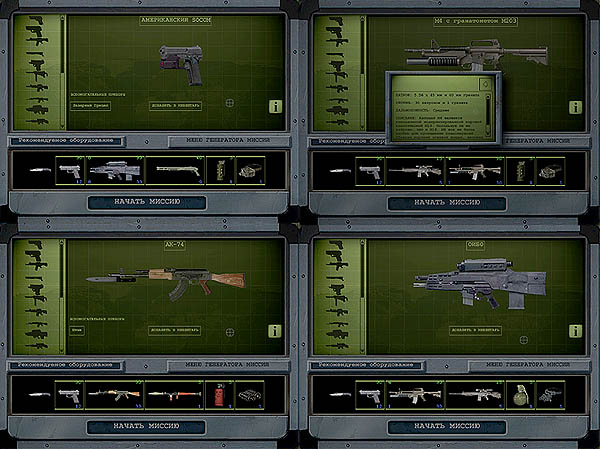Viewport: 600px width, 449px height.
Task: Start the mission in the SOCOM pistol panel
Action: 146,202
